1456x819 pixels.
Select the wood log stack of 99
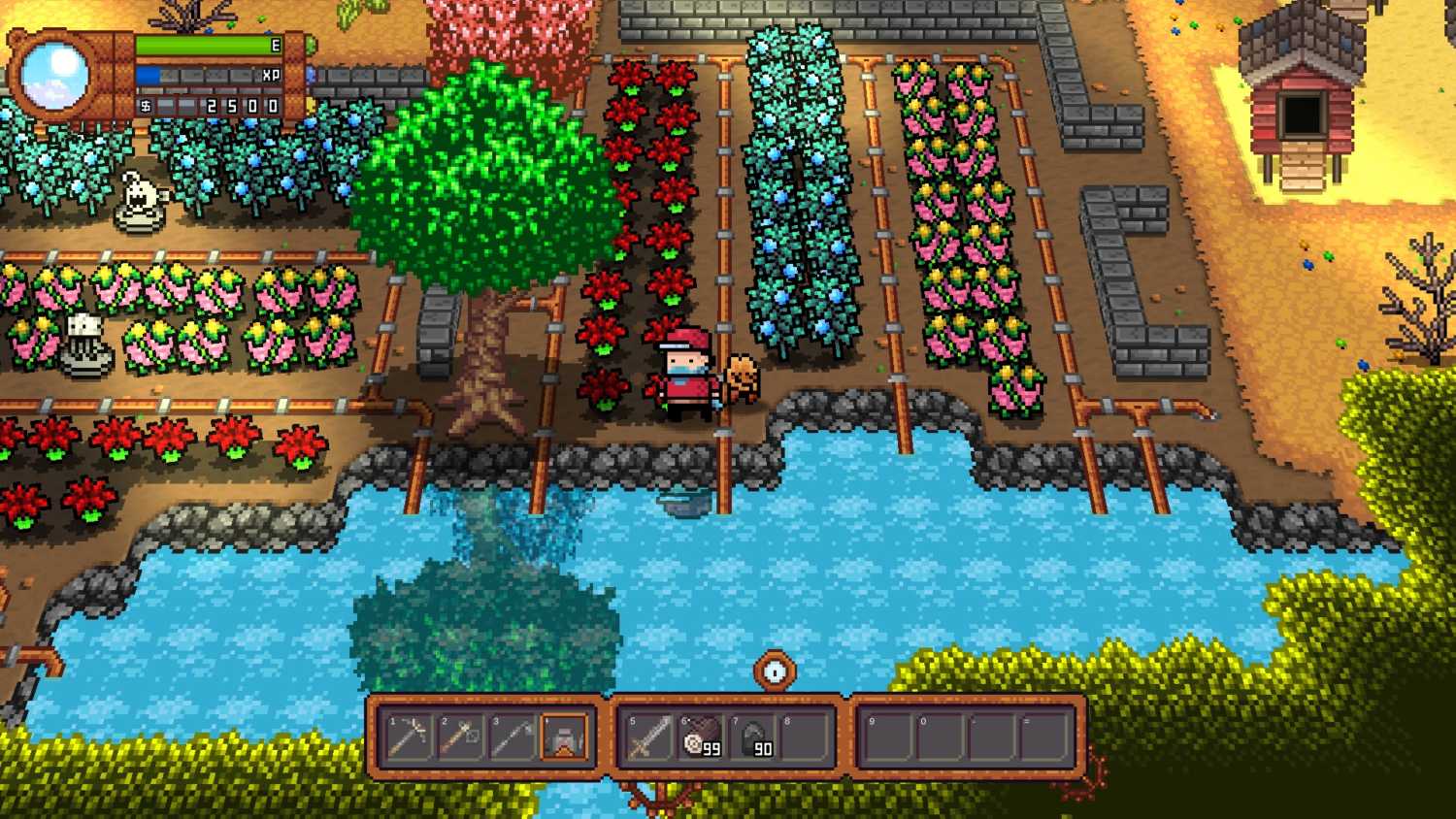698,739
